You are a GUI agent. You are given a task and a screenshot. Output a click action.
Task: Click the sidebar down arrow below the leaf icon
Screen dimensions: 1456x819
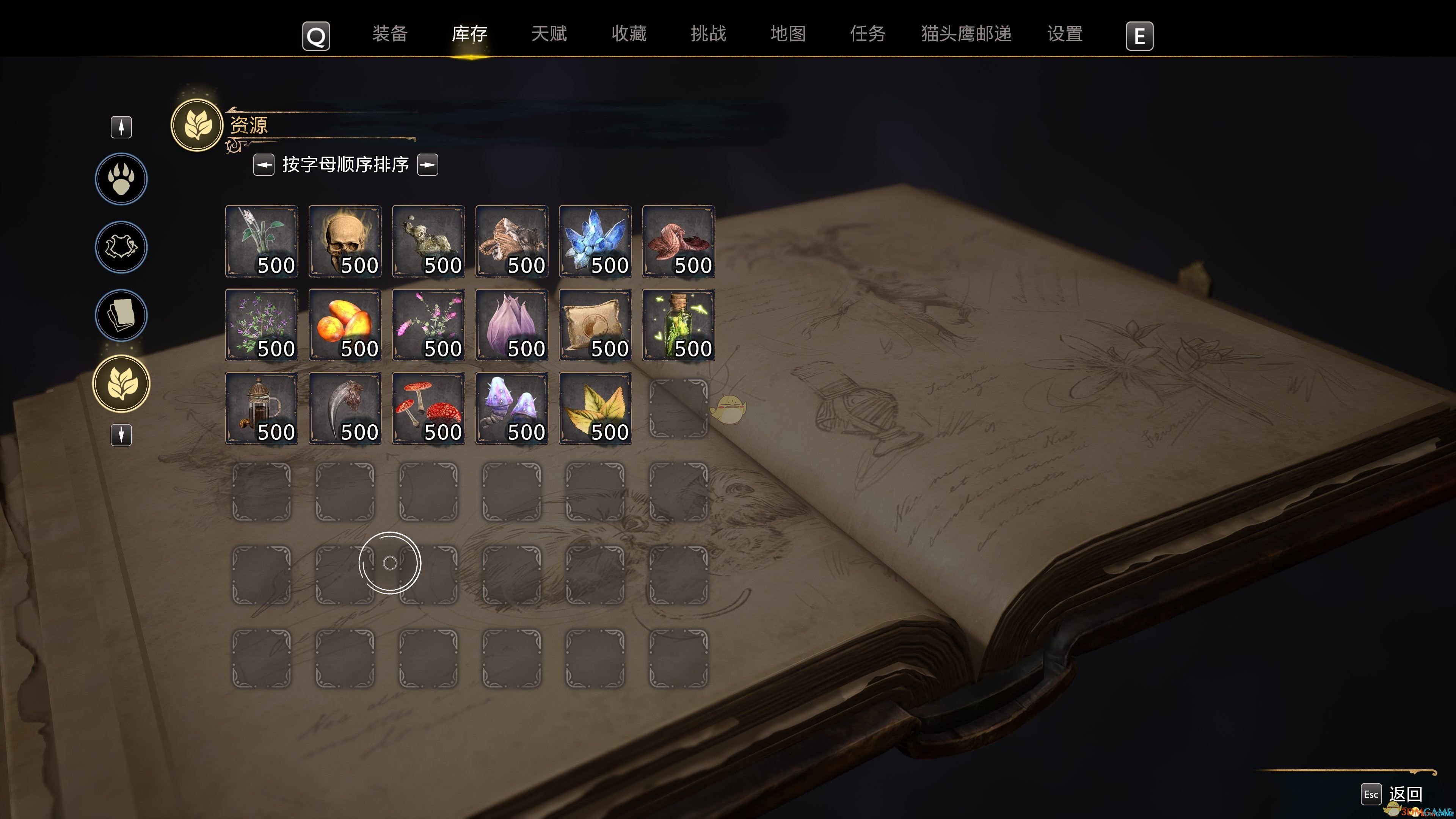tap(121, 435)
